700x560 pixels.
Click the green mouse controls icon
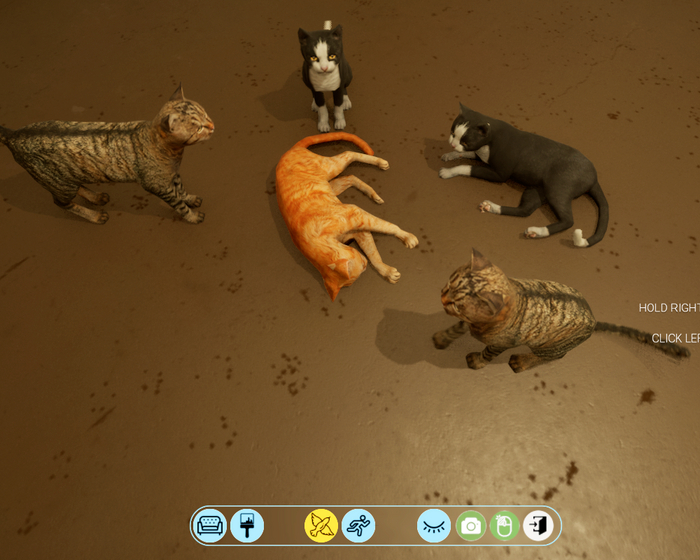(505, 525)
